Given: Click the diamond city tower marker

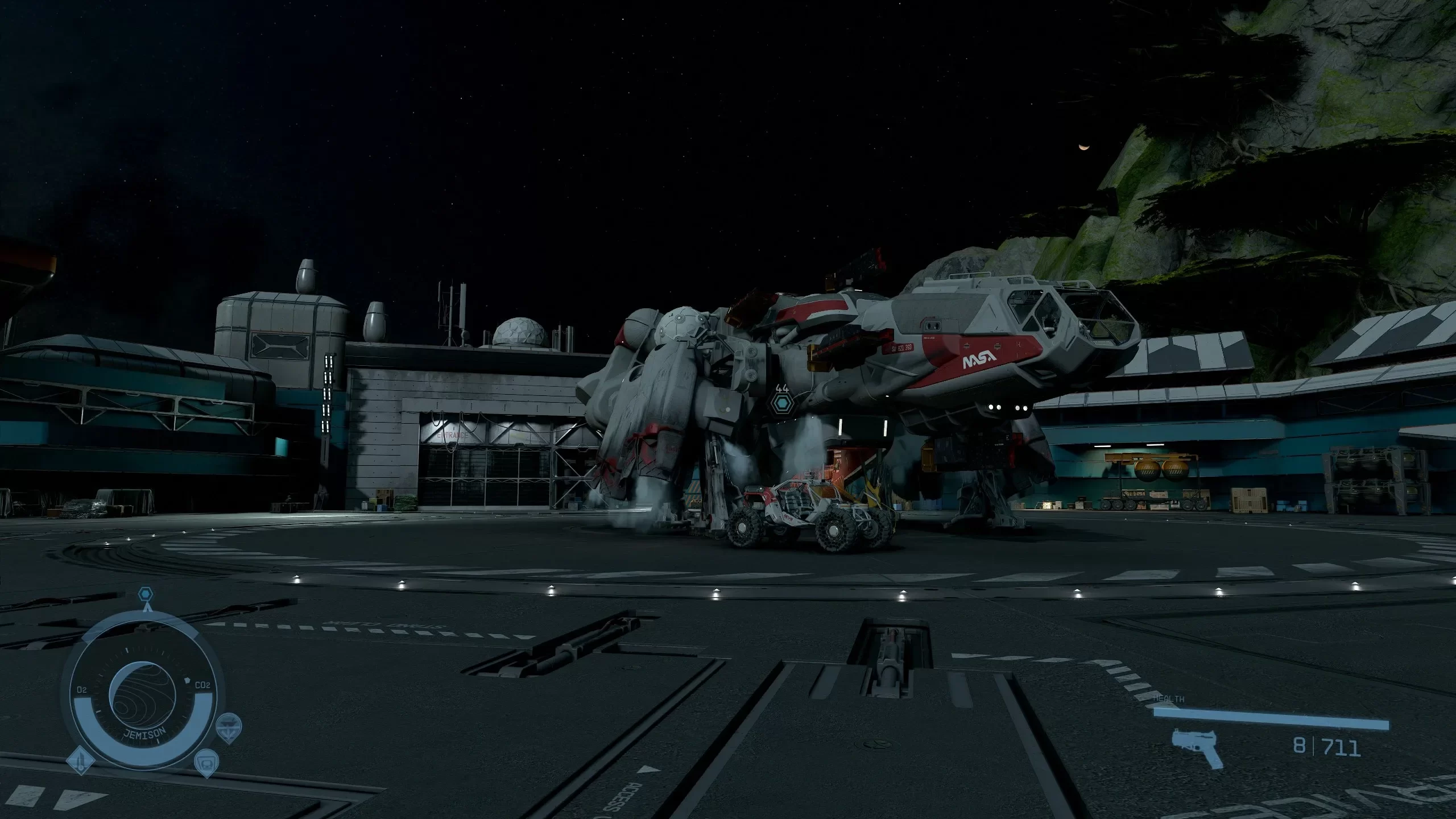Looking at the screenshot, I should tap(80, 761).
